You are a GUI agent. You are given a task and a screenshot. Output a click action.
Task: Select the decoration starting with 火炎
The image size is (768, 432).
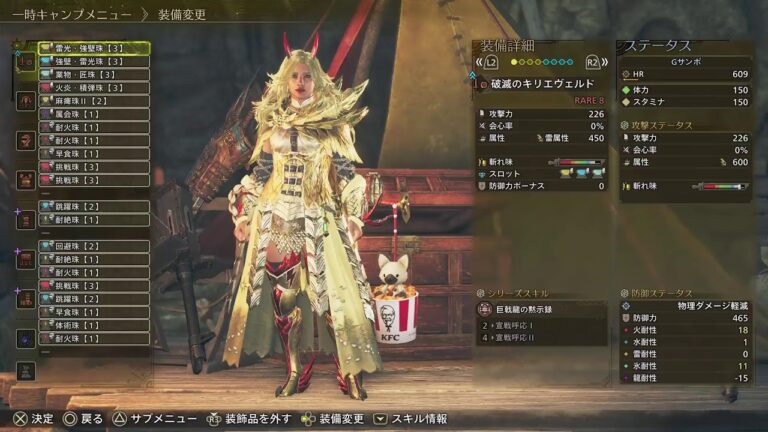(93, 88)
